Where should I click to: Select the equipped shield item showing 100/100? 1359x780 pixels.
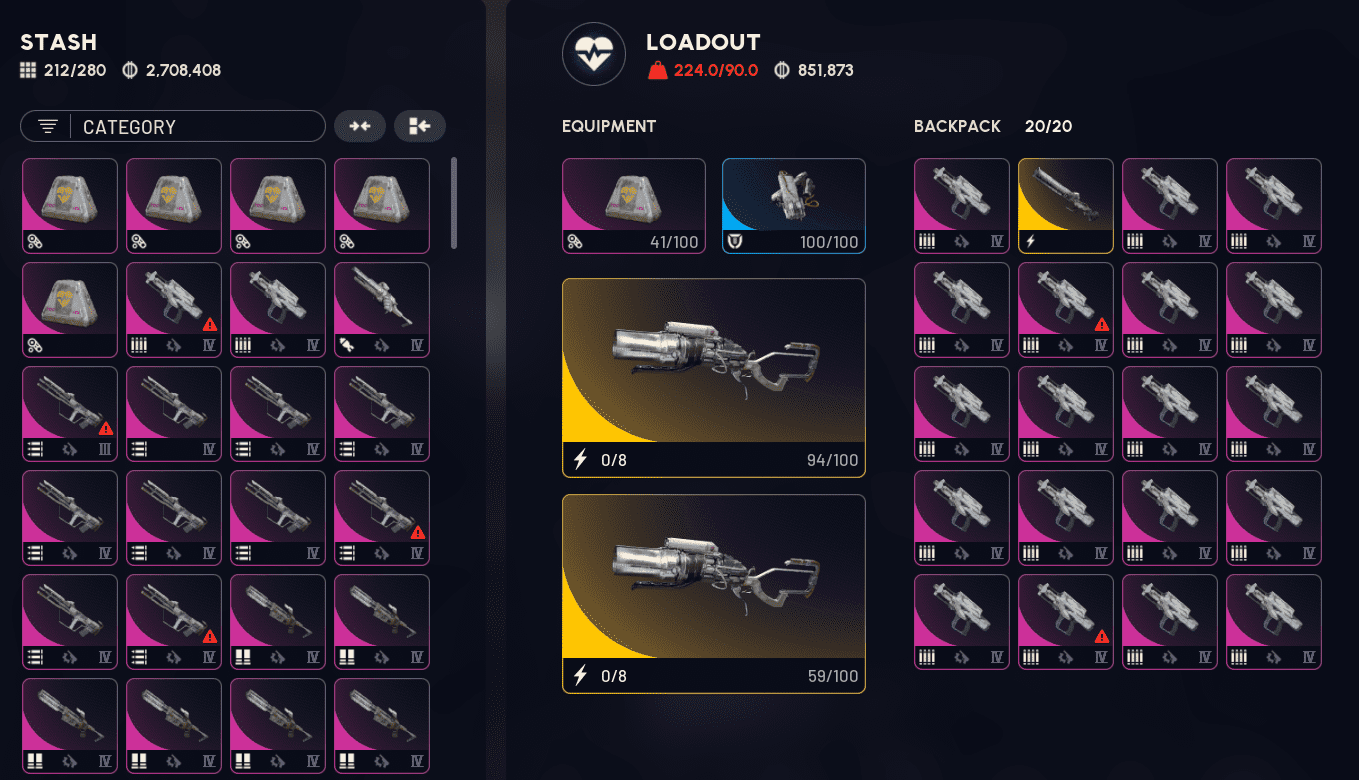pos(793,205)
